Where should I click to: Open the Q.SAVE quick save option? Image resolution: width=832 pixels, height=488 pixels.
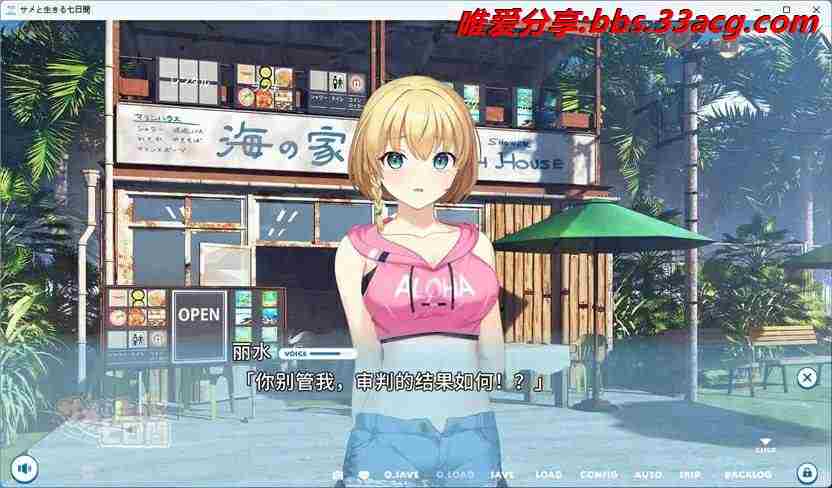pos(401,474)
